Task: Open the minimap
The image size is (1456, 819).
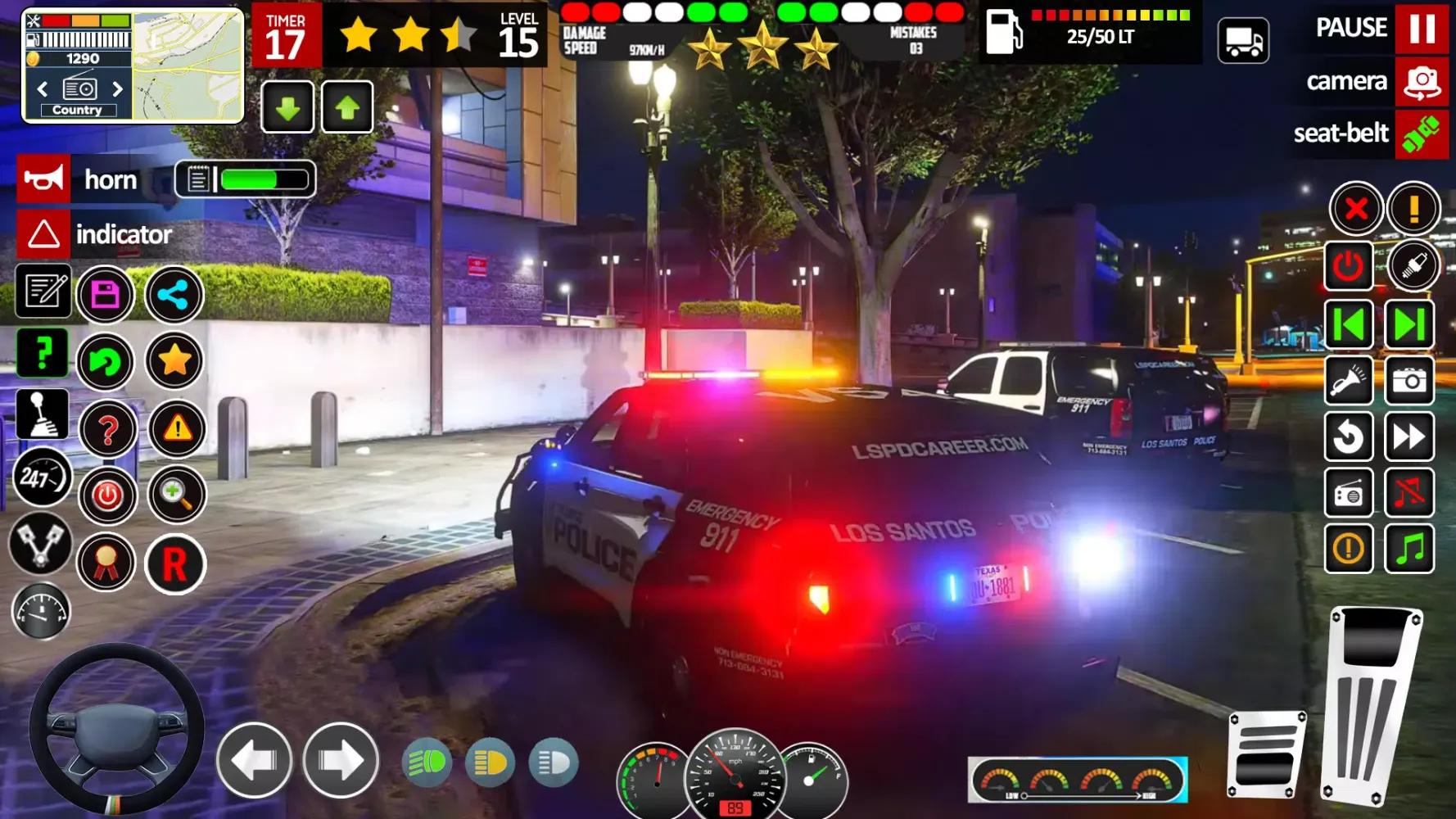Action: pyautogui.click(x=188, y=66)
